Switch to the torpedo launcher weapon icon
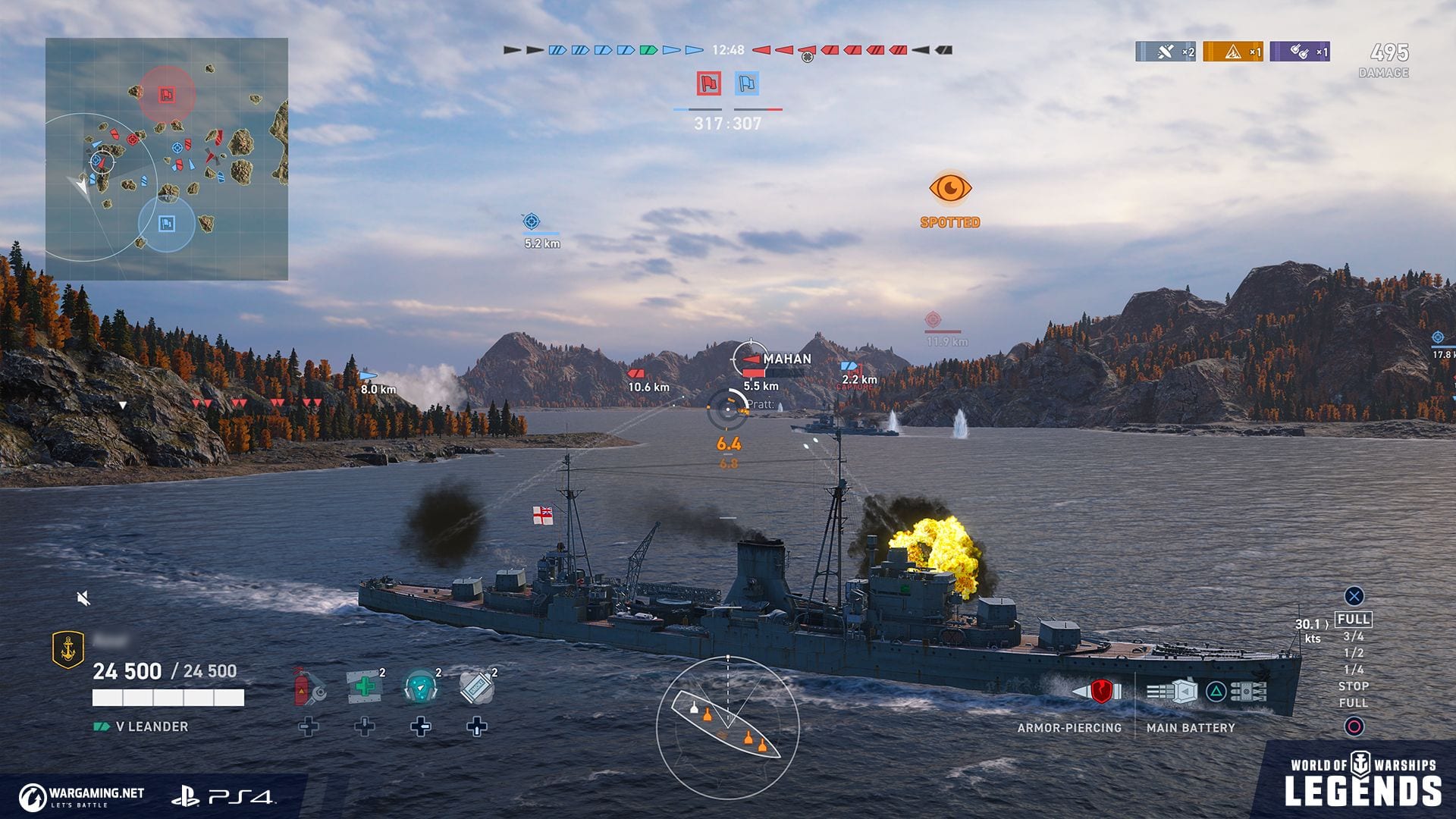The height and width of the screenshot is (819, 1456). [1247, 692]
